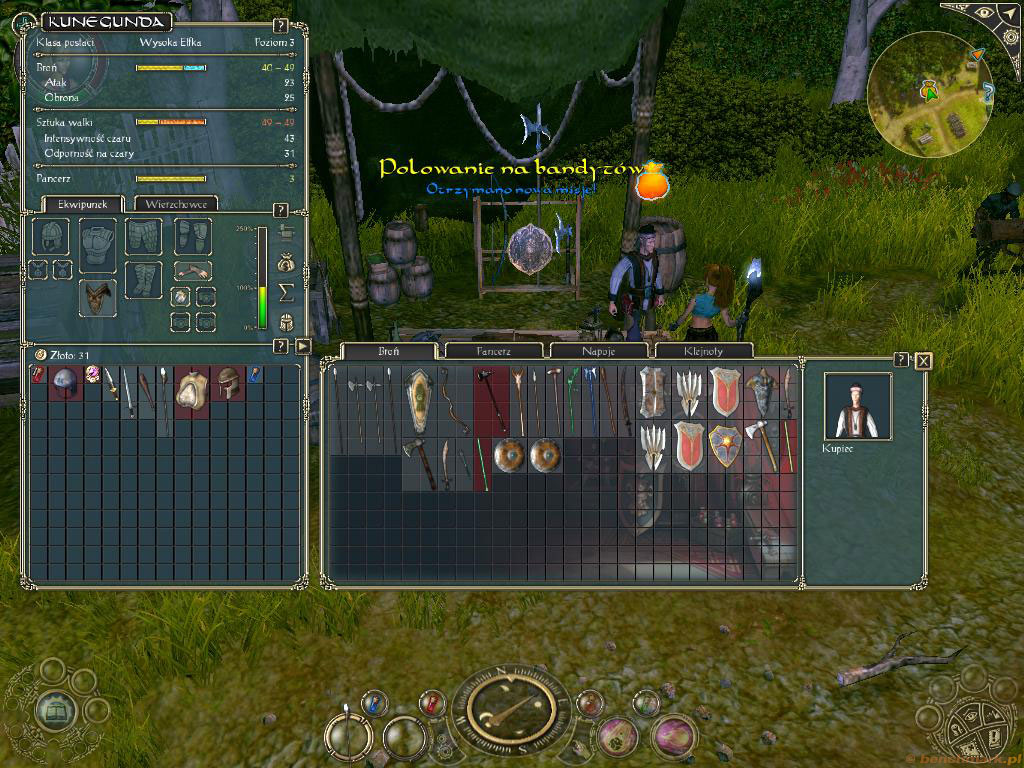Select the Broń weapons tab
Image resolution: width=1024 pixels, height=768 pixels.
388,351
